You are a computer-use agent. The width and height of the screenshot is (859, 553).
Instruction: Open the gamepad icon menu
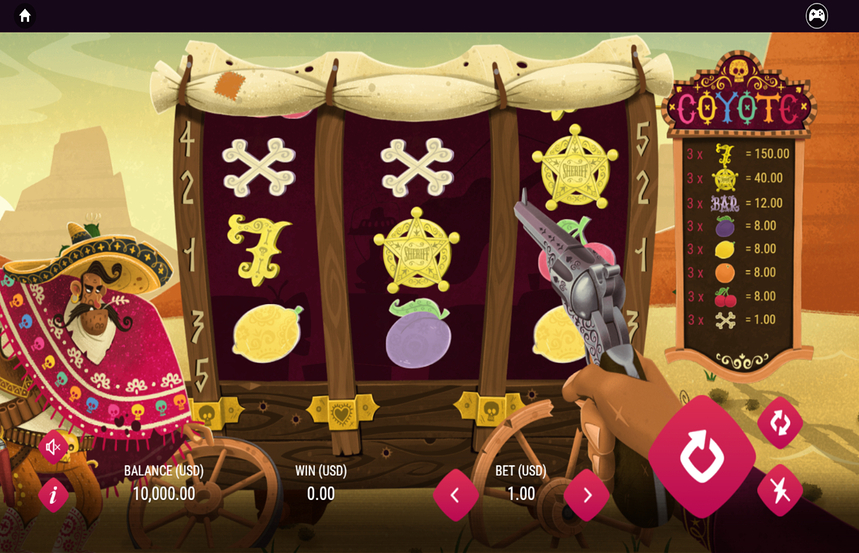click(x=817, y=16)
